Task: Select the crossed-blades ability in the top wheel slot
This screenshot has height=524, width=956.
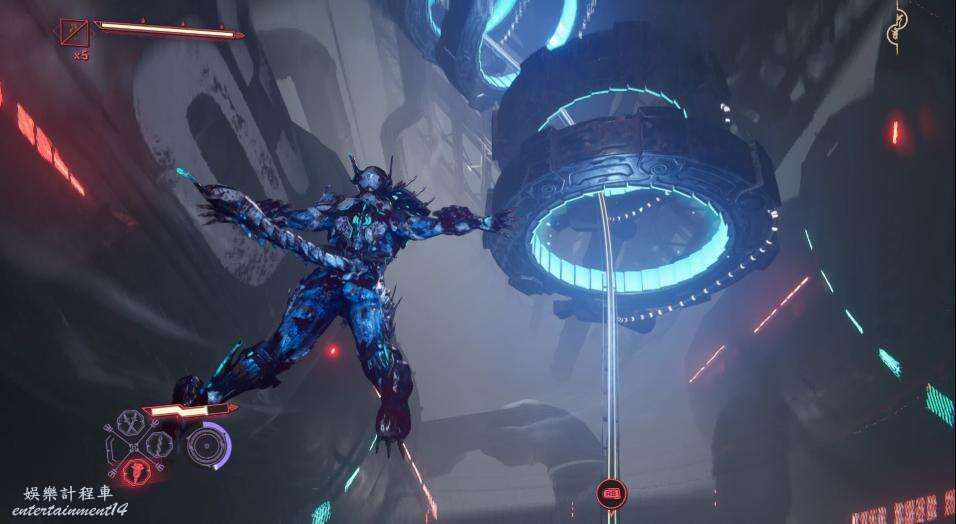Action: pyautogui.click(x=132, y=424)
